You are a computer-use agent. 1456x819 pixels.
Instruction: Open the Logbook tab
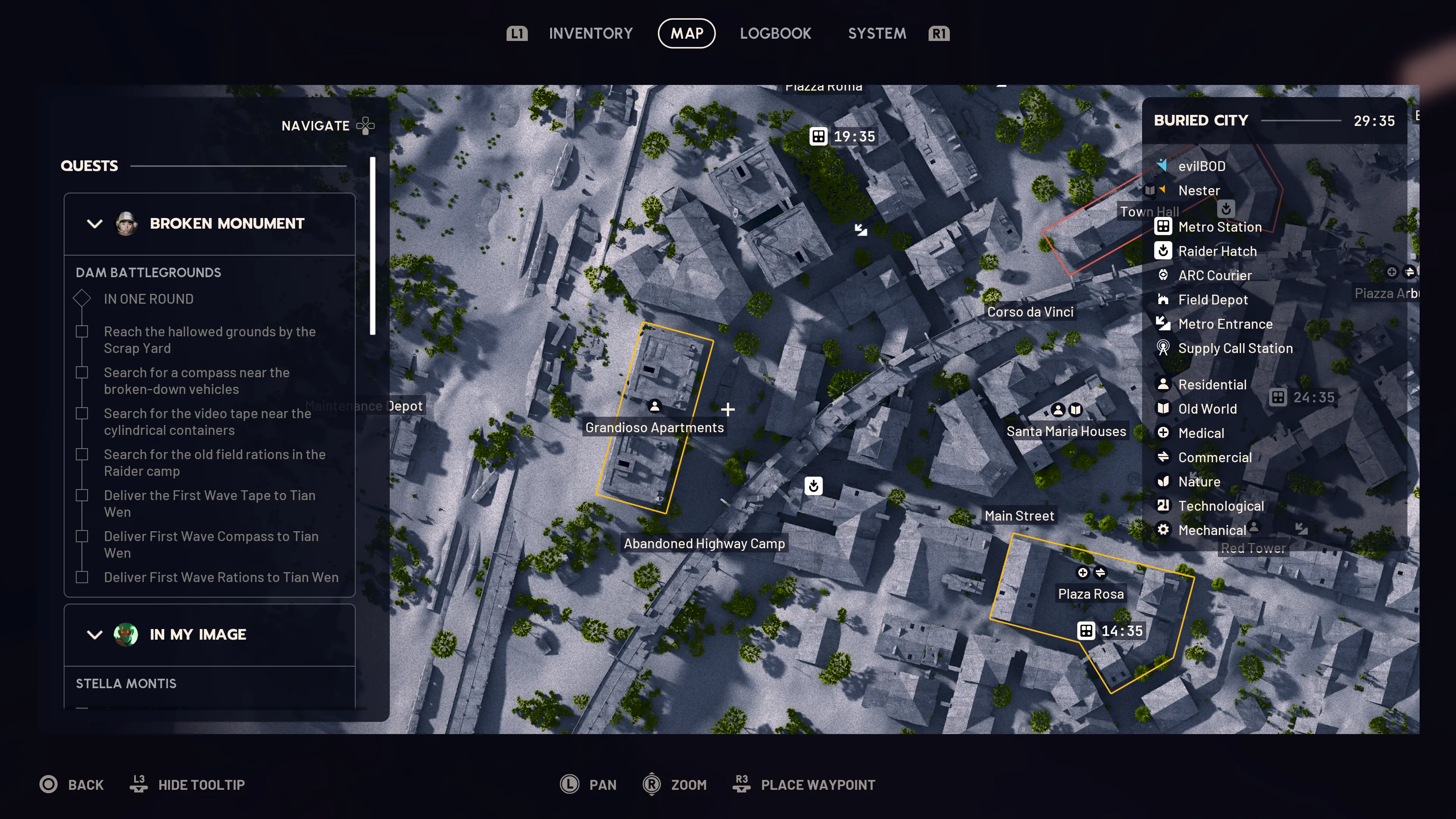point(775,33)
